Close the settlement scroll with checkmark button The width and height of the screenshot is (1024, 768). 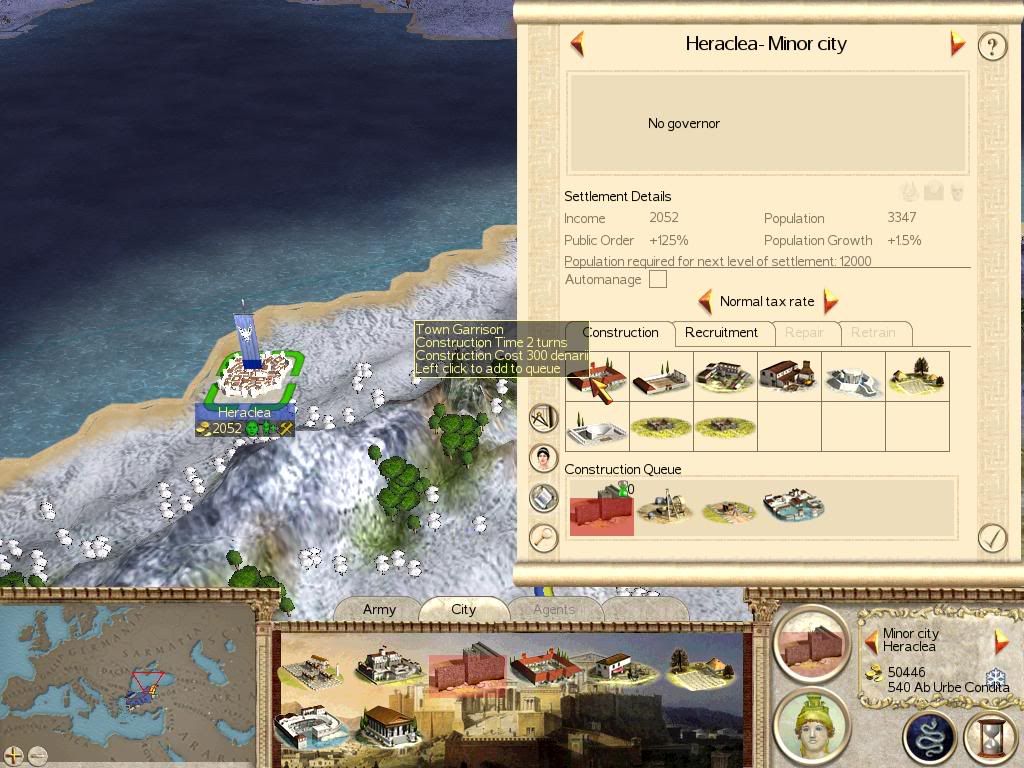pos(991,538)
